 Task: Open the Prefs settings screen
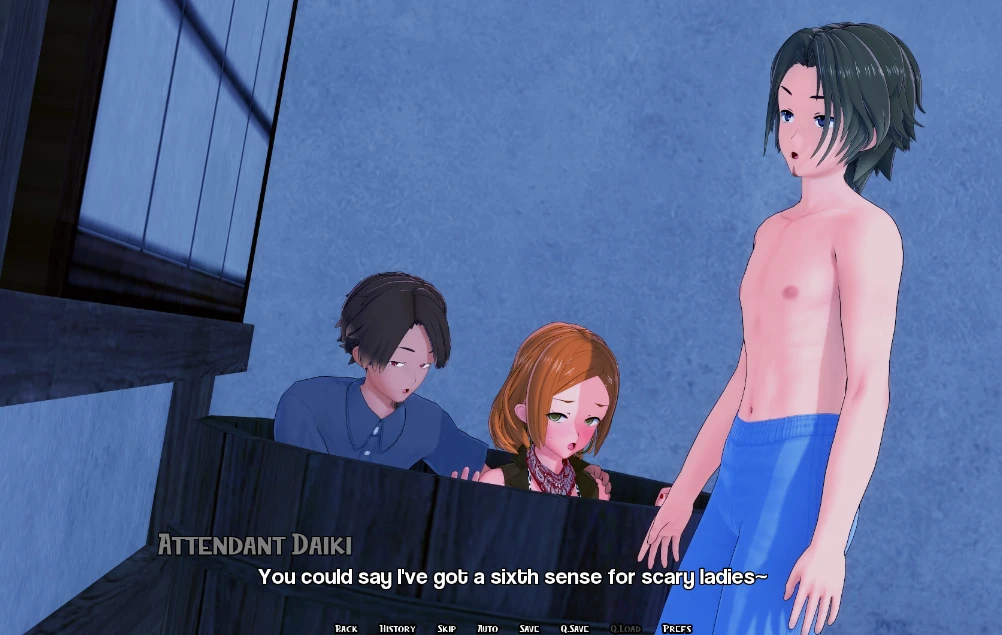click(x=677, y=628)
